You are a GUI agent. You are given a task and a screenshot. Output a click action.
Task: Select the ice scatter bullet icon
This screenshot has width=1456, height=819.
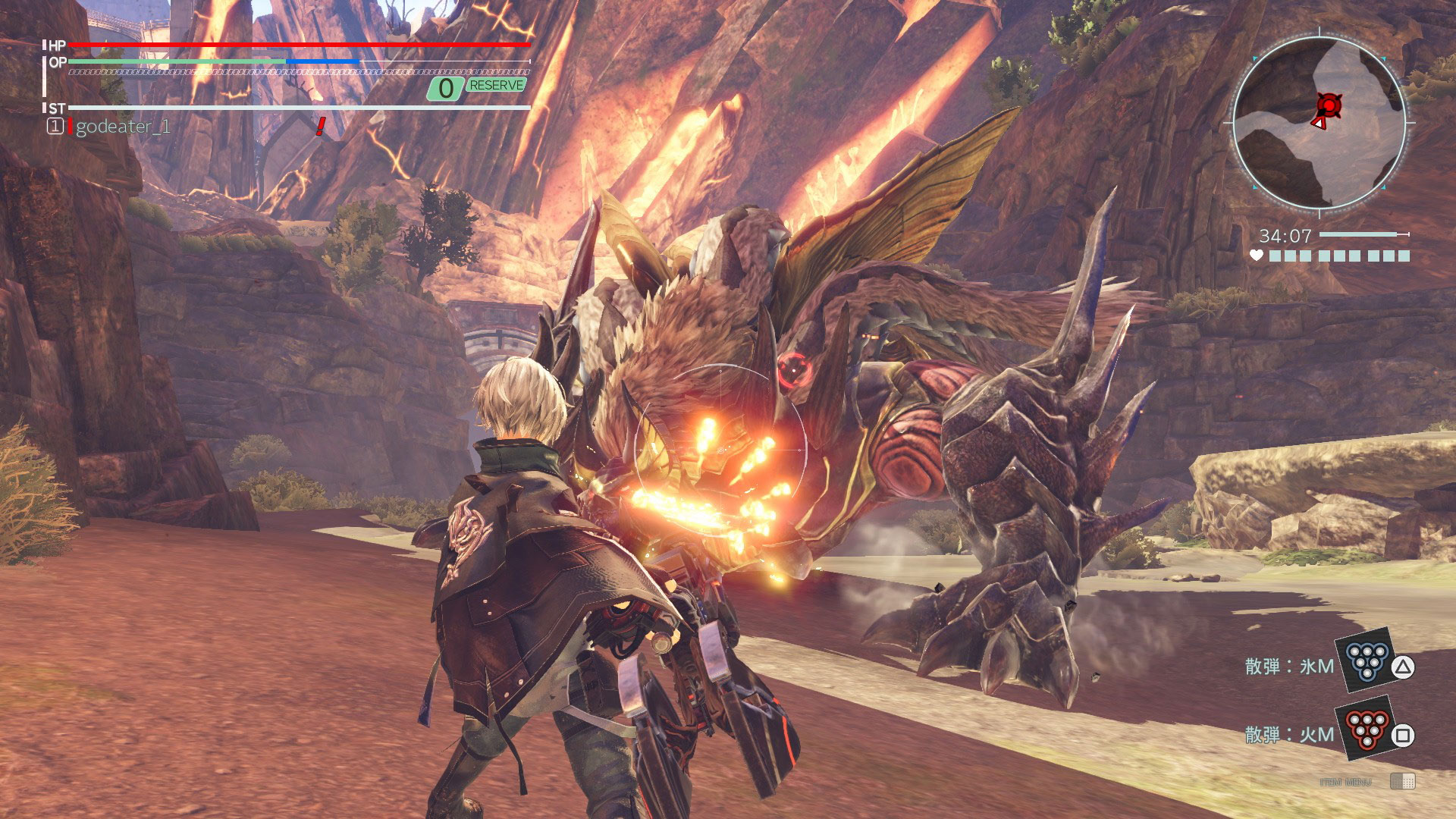pyautogui.click(x=1367, y=660)
